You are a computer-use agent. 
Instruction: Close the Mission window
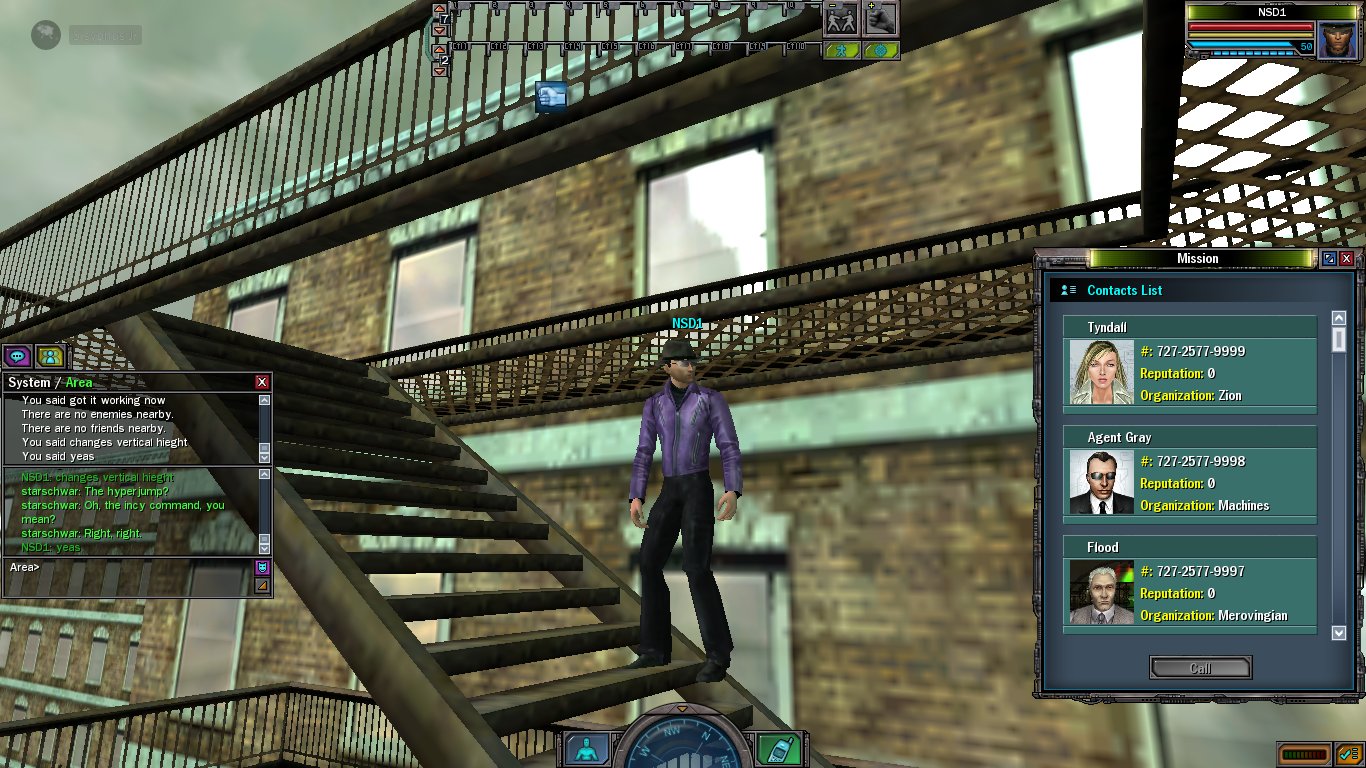[x=1346, y=259]
